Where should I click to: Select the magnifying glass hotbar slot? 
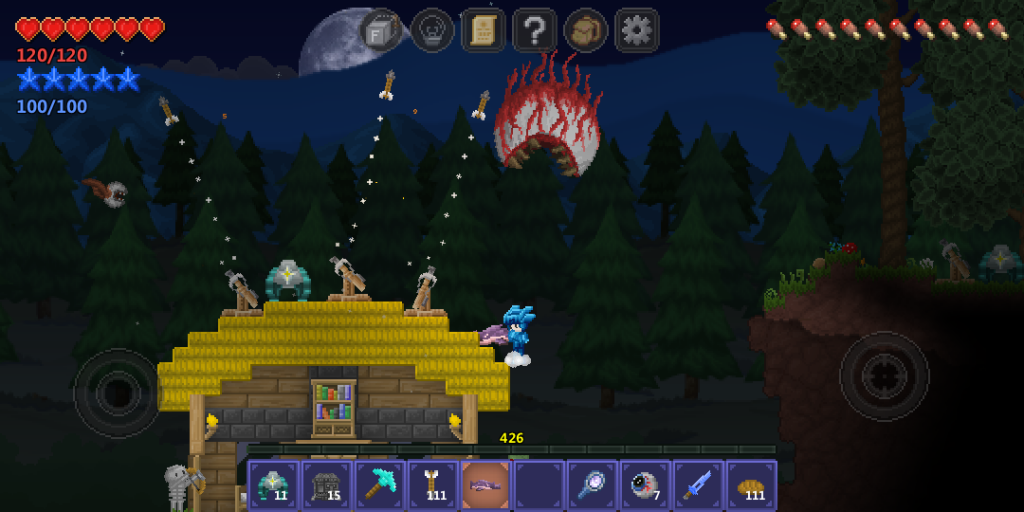591,485
